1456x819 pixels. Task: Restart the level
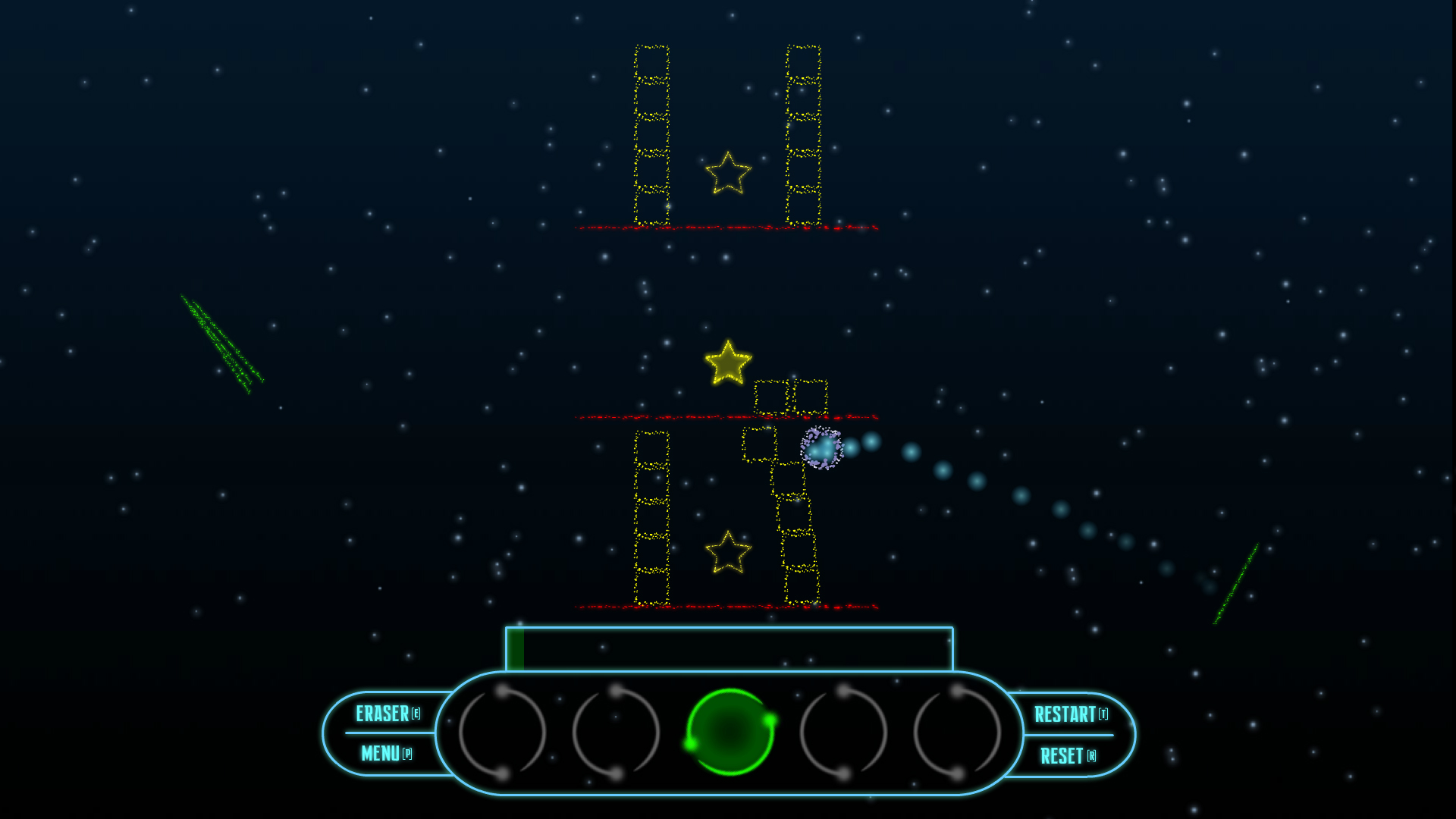(x=1070, y=714)
